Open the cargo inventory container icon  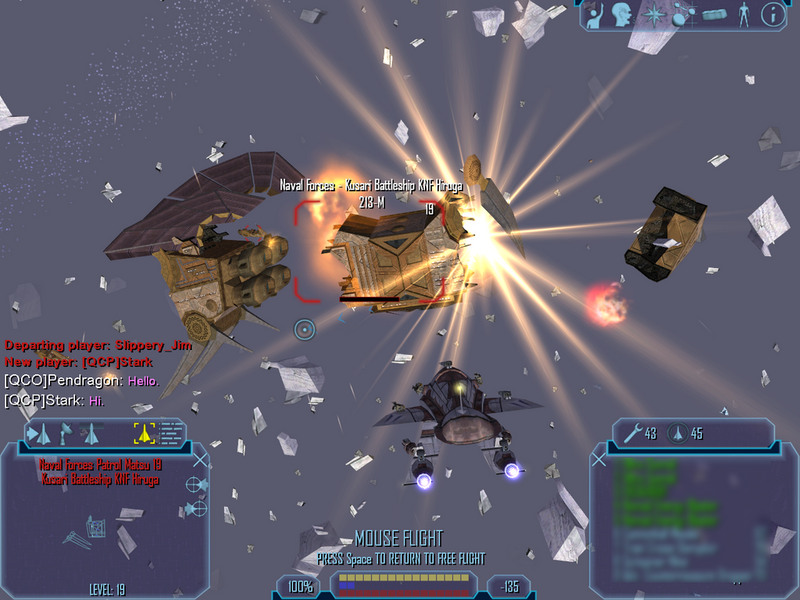[713, 15]
